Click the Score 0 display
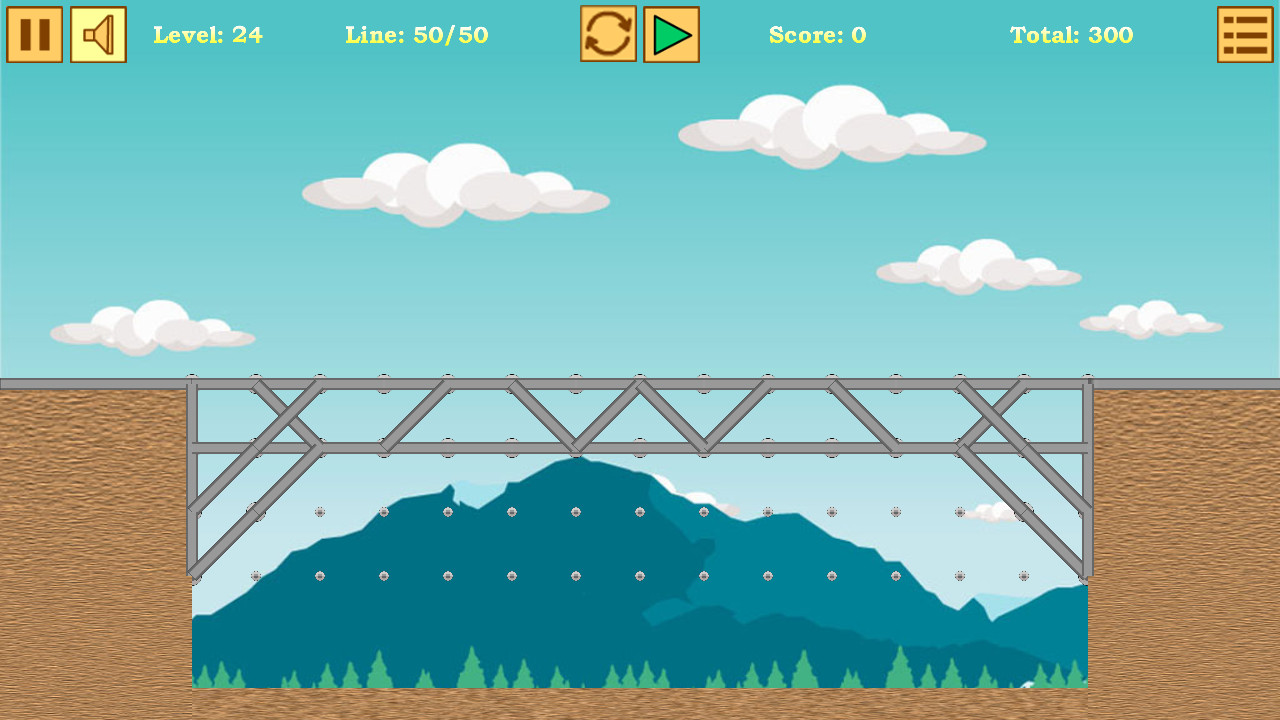This screenshot has width=1280, height=720. [x=818, y=35]
